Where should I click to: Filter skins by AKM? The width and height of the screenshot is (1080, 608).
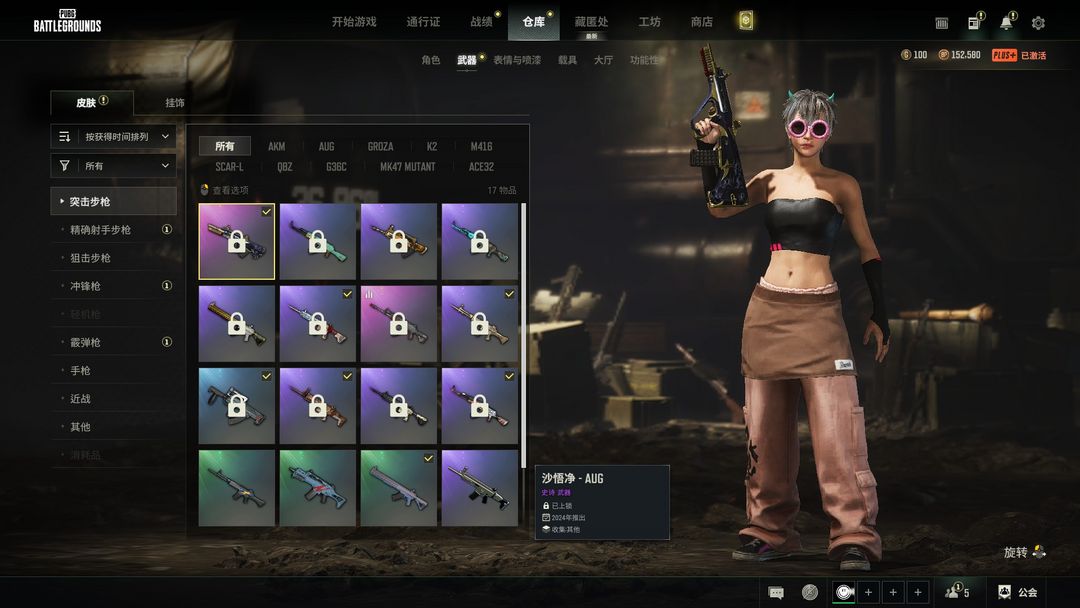point(277,146)
